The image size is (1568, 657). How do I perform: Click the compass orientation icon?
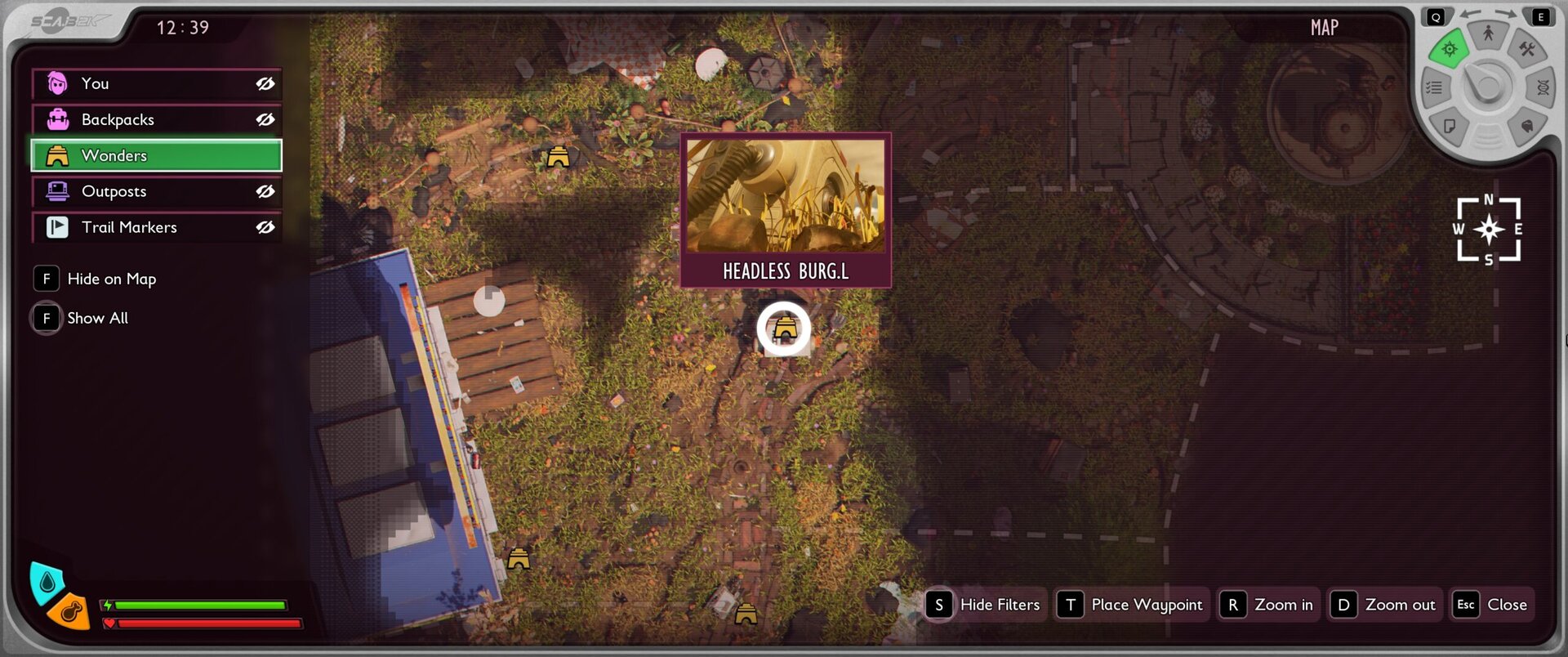pyautogui.click(x=1489, y=230)
